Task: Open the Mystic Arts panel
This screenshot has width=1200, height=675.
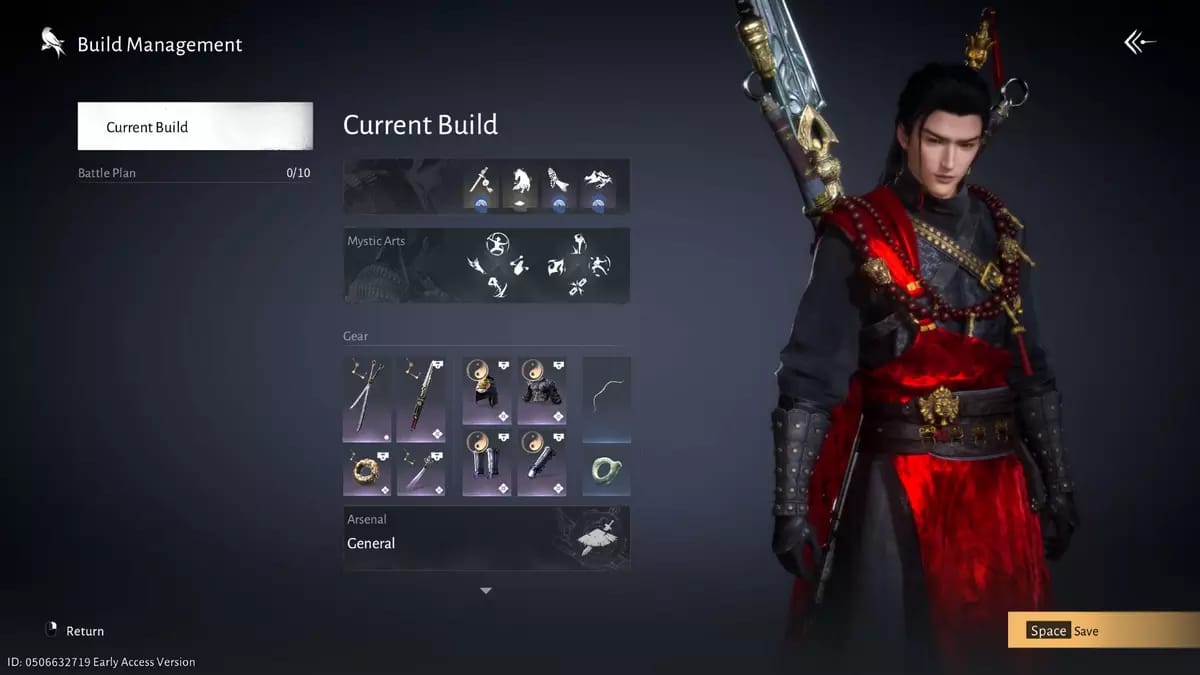Action: point(486,265)
